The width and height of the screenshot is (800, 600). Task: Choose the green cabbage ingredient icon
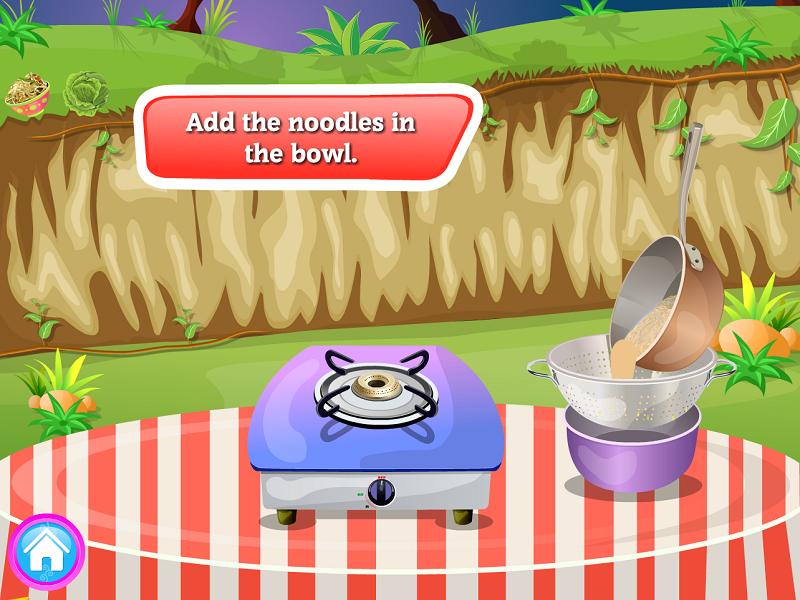click(83, 90)
